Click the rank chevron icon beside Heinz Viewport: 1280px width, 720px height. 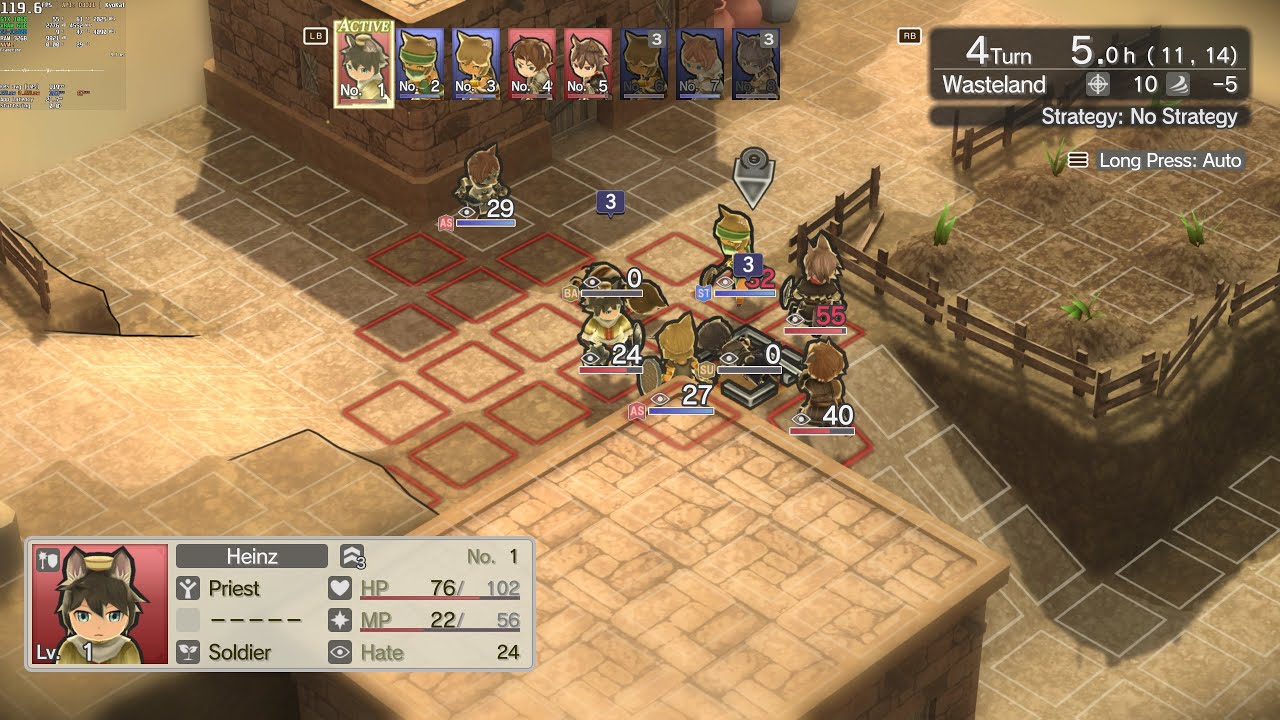tap(352, 556)
